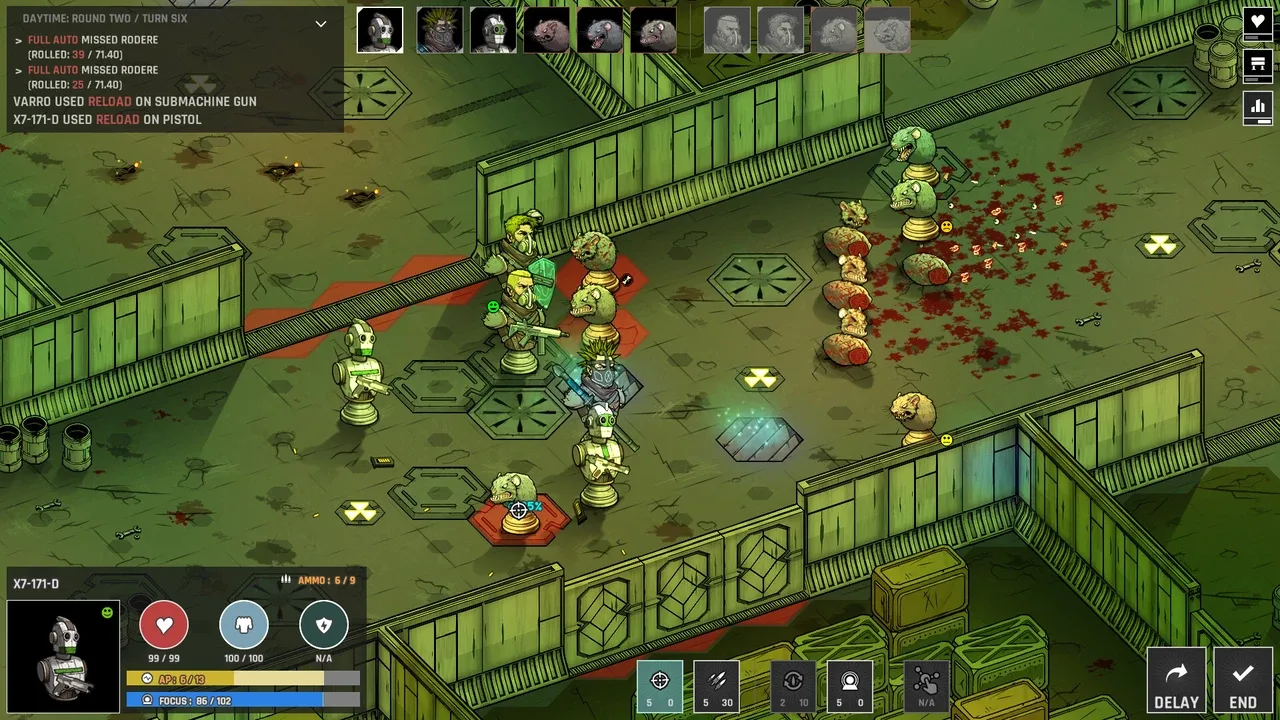Image resolution: width=1280 pixels, height=720 pixels.
Task: Activate the triple-bullet burst fire ability
Action: tap(717, 686)
